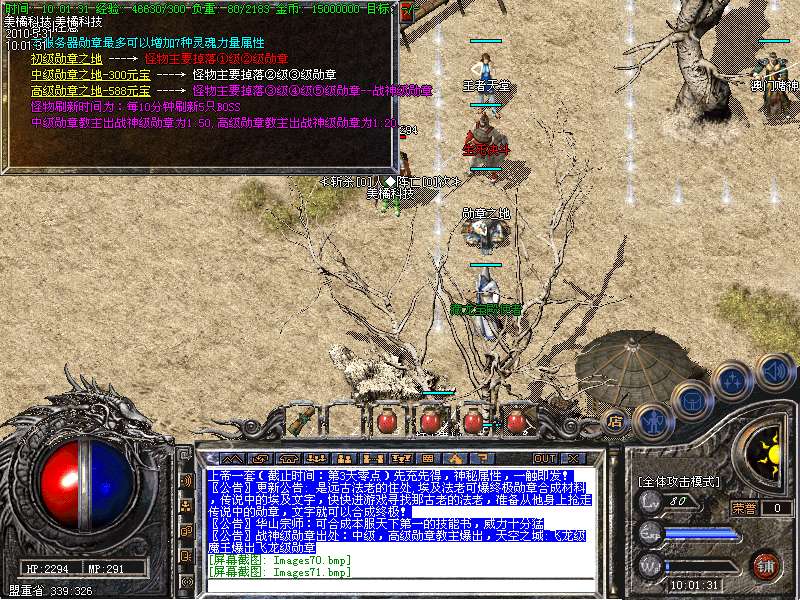Select the 初级勋章之地 link
This screenshot has height=600, width=800.
(67, 59)
